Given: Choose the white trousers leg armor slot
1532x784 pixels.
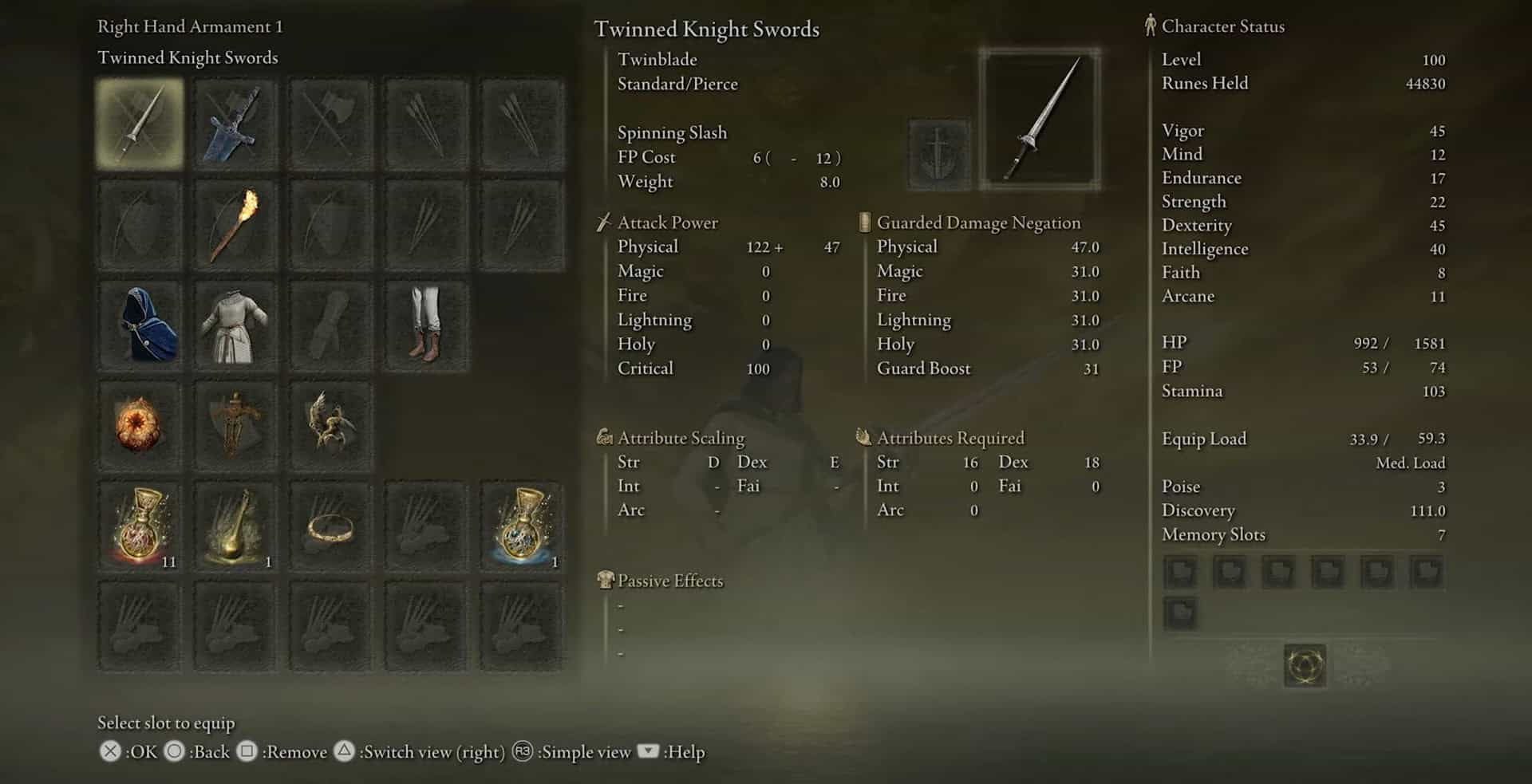Looking at the screenshot, I should pyautogui.click(x=426, y=325).
